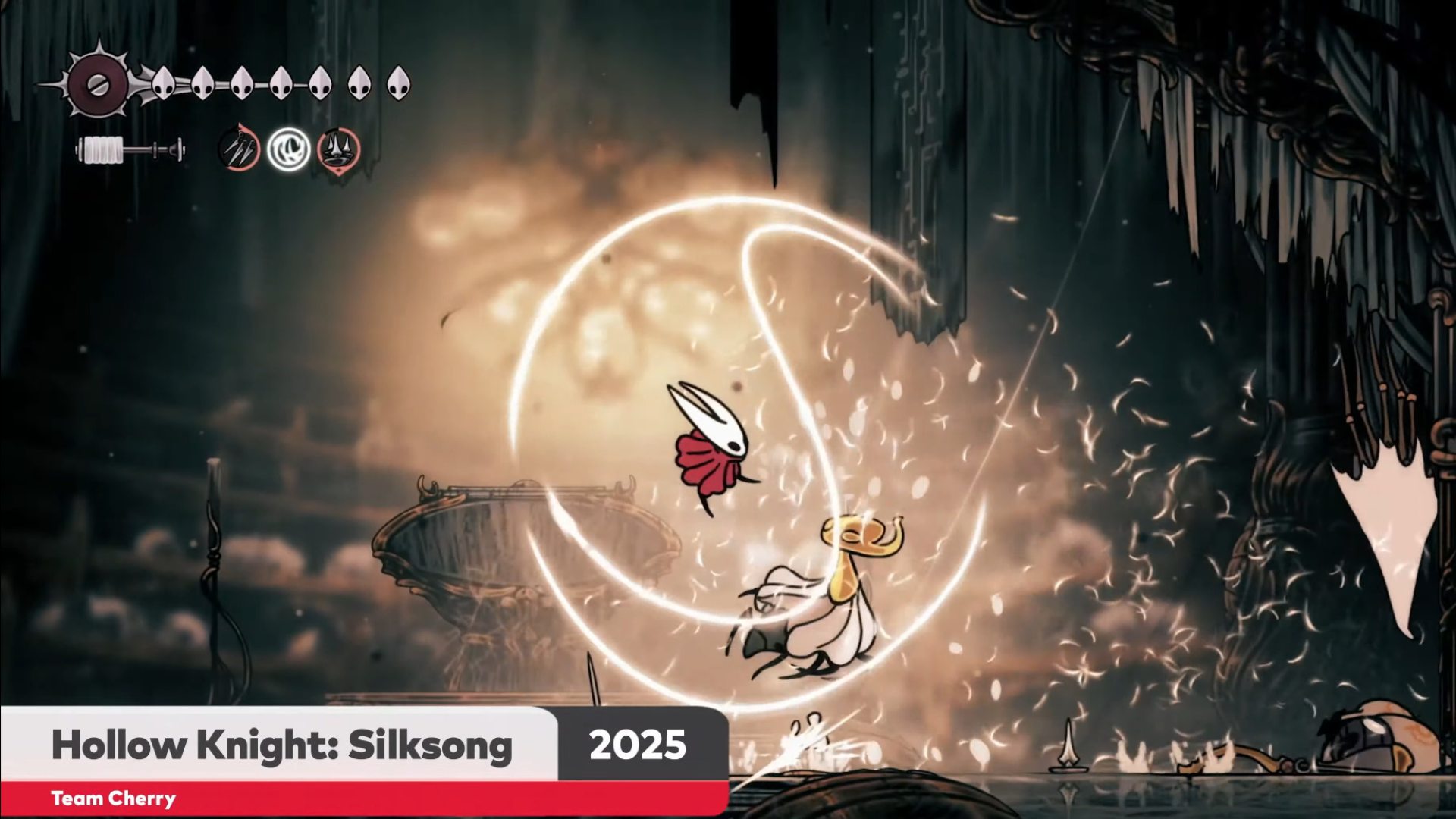Image resolution: width=1456 pixels, height=819 pixels.
Task: Choose the spike trap tool icon
Action: click(338, 149)
